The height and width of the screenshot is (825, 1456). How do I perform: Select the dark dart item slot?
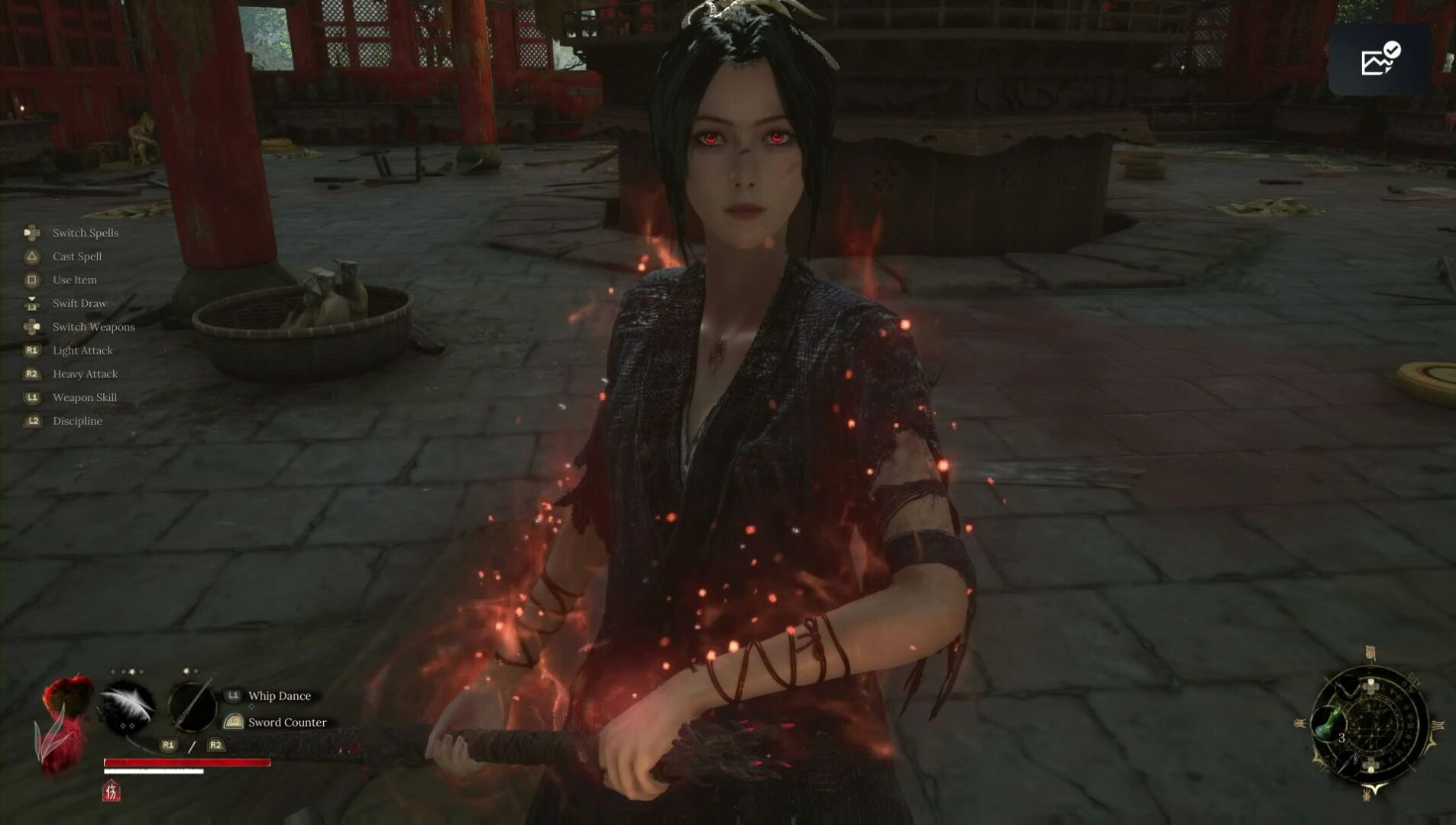tap(1351, 762)
